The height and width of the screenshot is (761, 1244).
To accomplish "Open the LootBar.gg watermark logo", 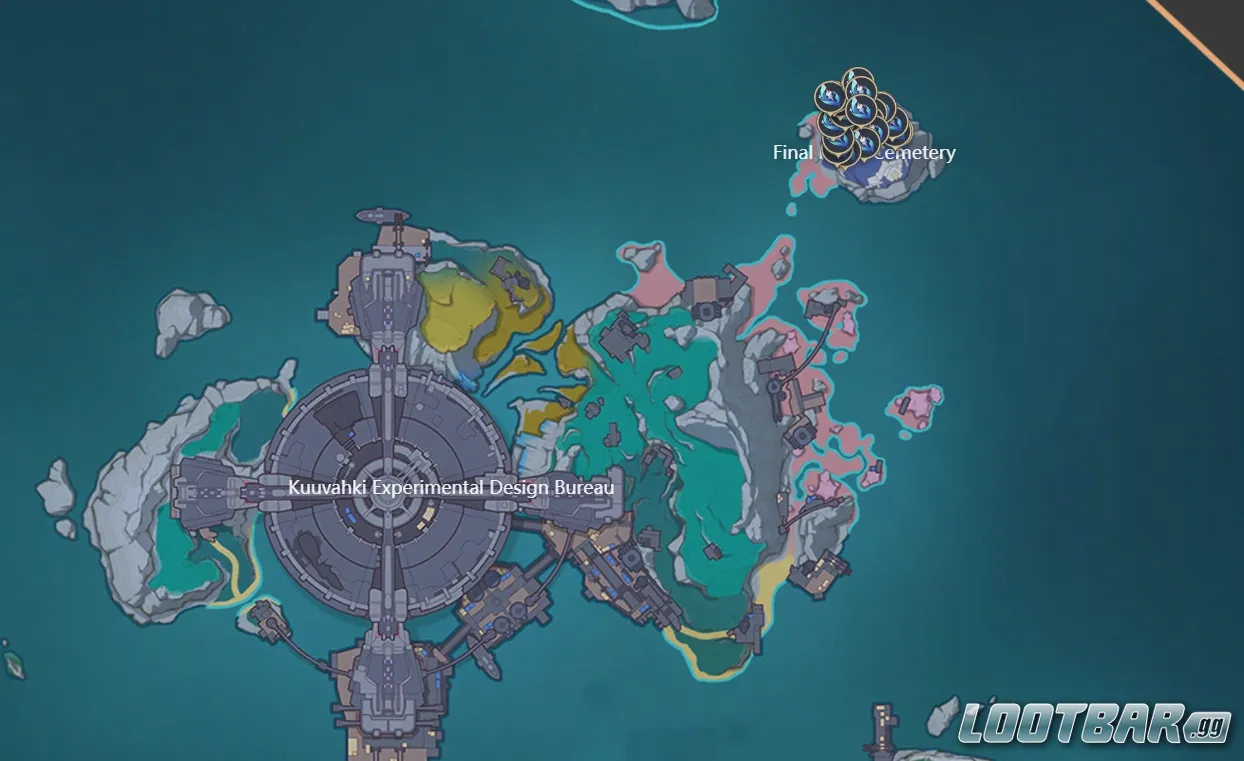I will pos(1095,724).
